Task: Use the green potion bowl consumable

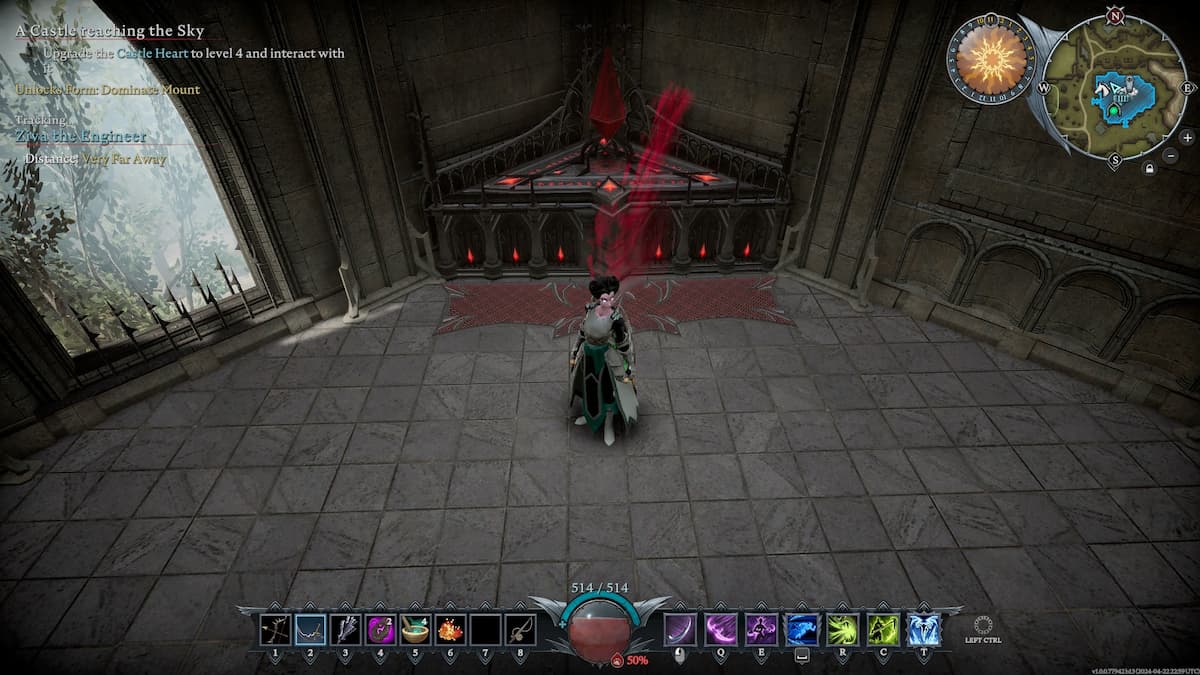Action: (415, 630)
